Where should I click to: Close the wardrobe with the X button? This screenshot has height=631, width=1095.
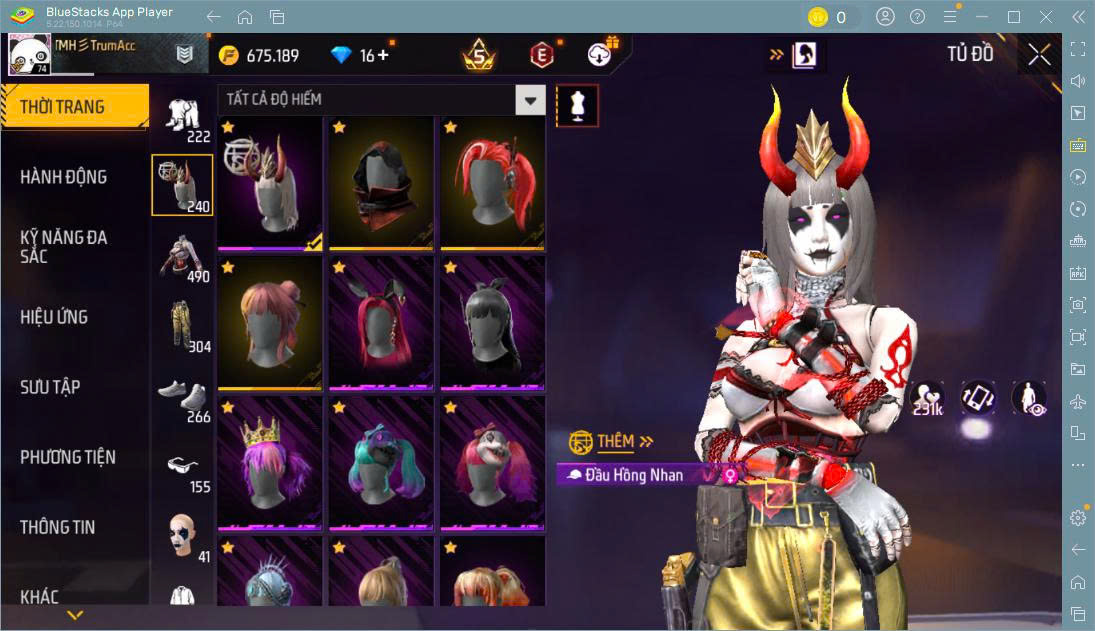point(1039,55)
